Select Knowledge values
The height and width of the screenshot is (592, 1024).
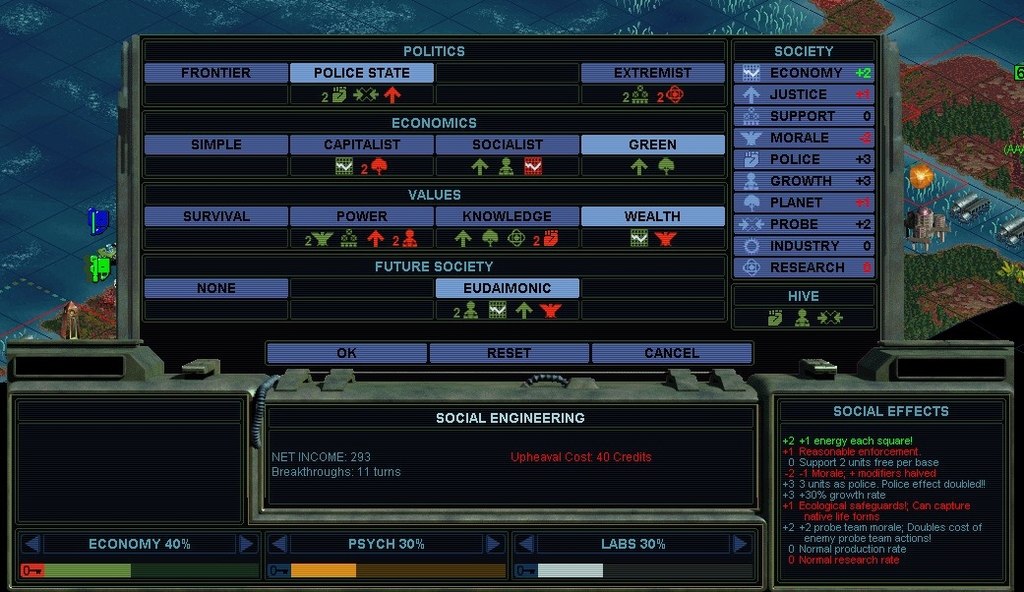(x=507, y=217)
